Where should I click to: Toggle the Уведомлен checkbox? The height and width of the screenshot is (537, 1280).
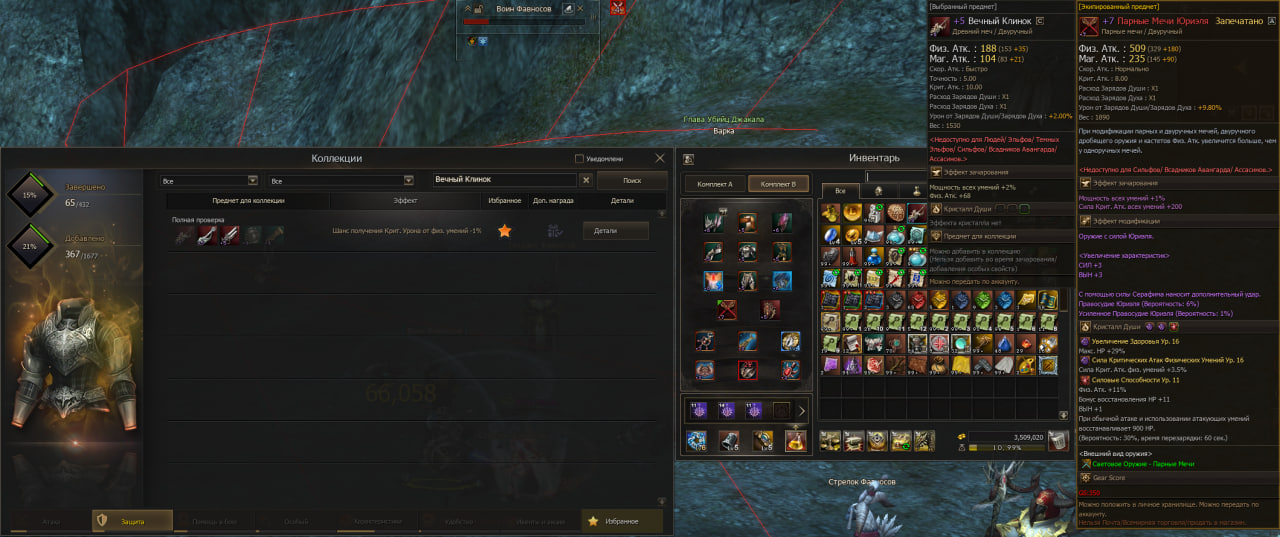click(580, 159)
